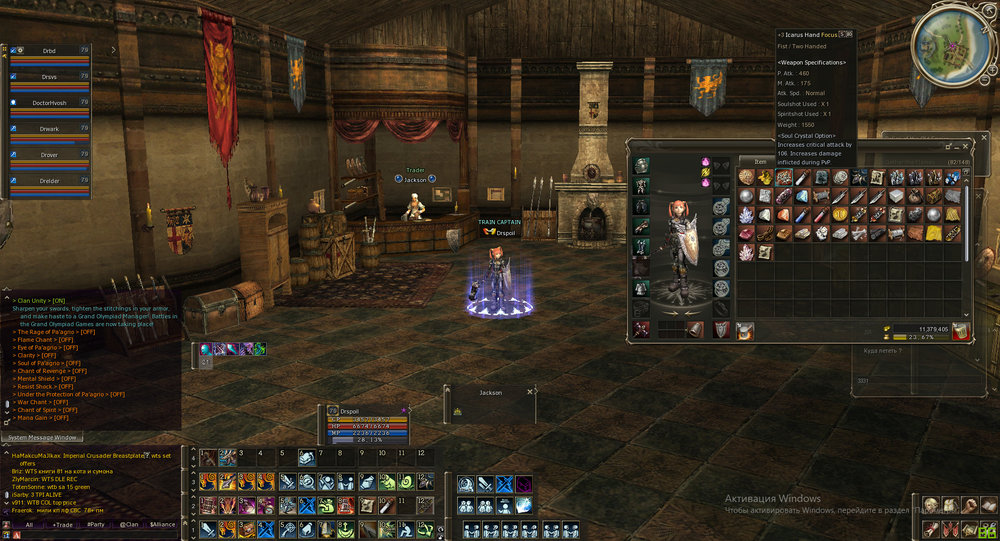
Task: Switch chat to the +Trade tab
Action: [63, 524]
